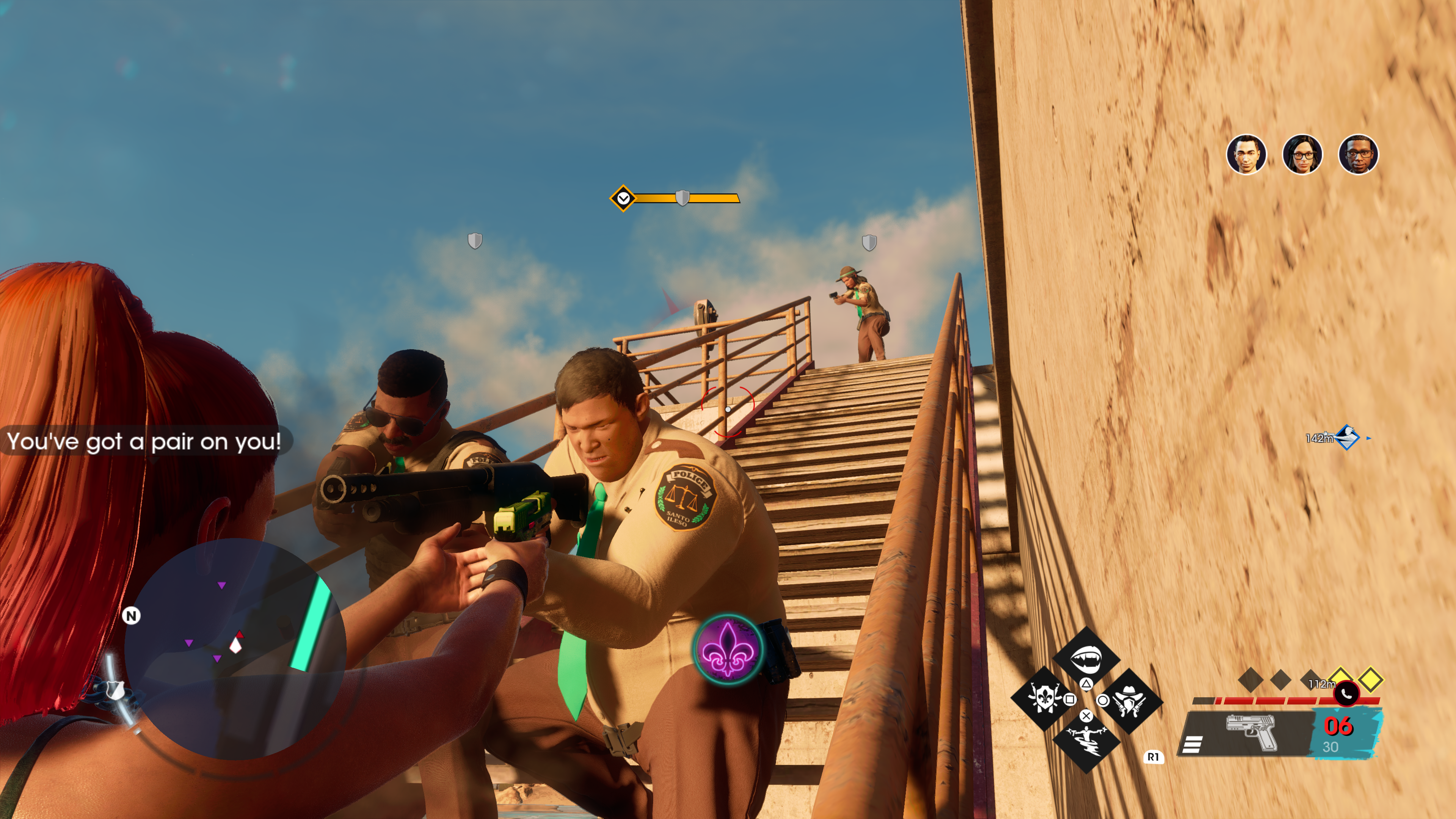
Task: Choose the woman with glasses crew portrait
Action: [x=1302, y=154]
